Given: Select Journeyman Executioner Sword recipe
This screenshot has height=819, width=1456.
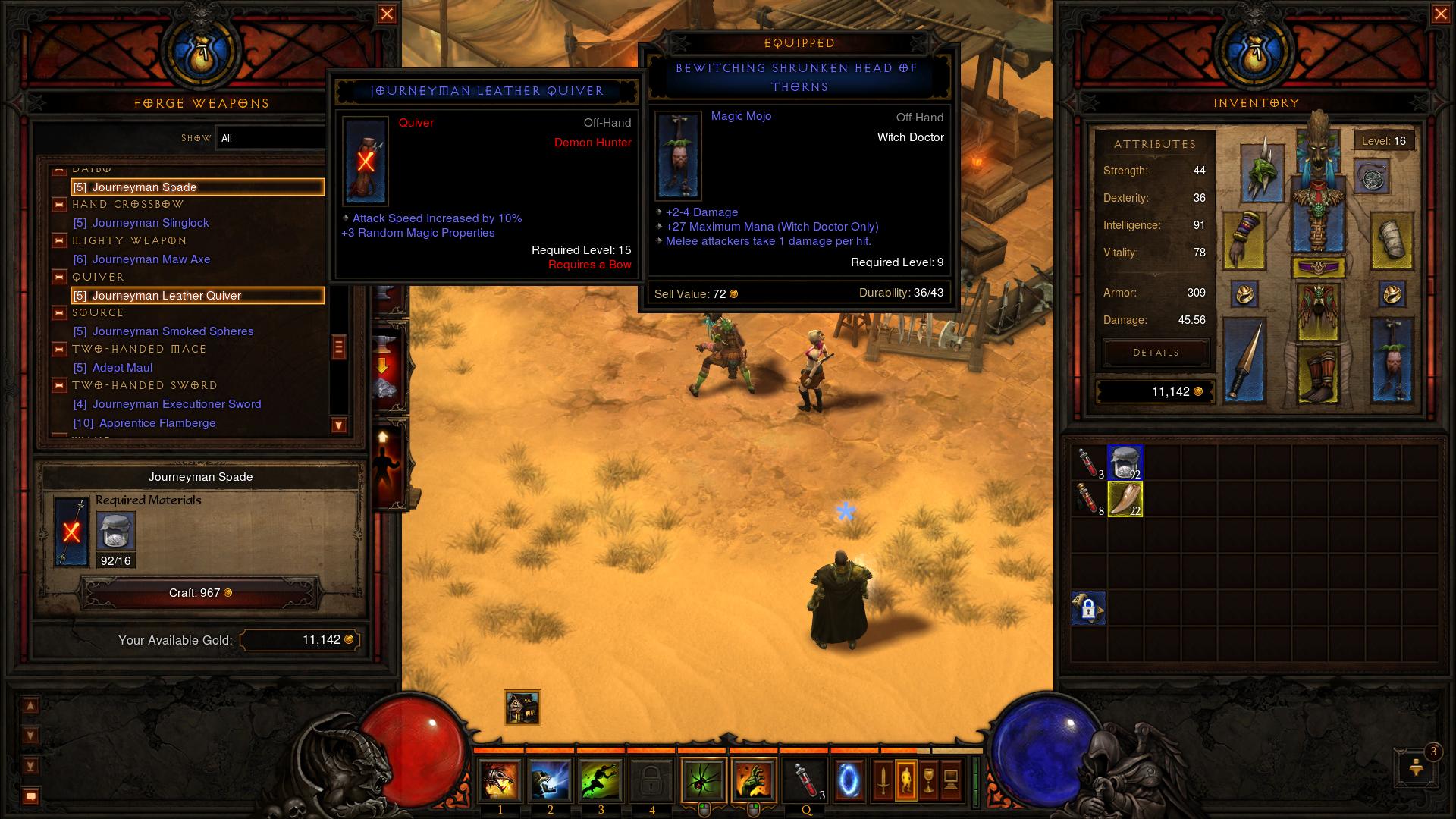Looking at the screenshot, I should pos(176,404).
